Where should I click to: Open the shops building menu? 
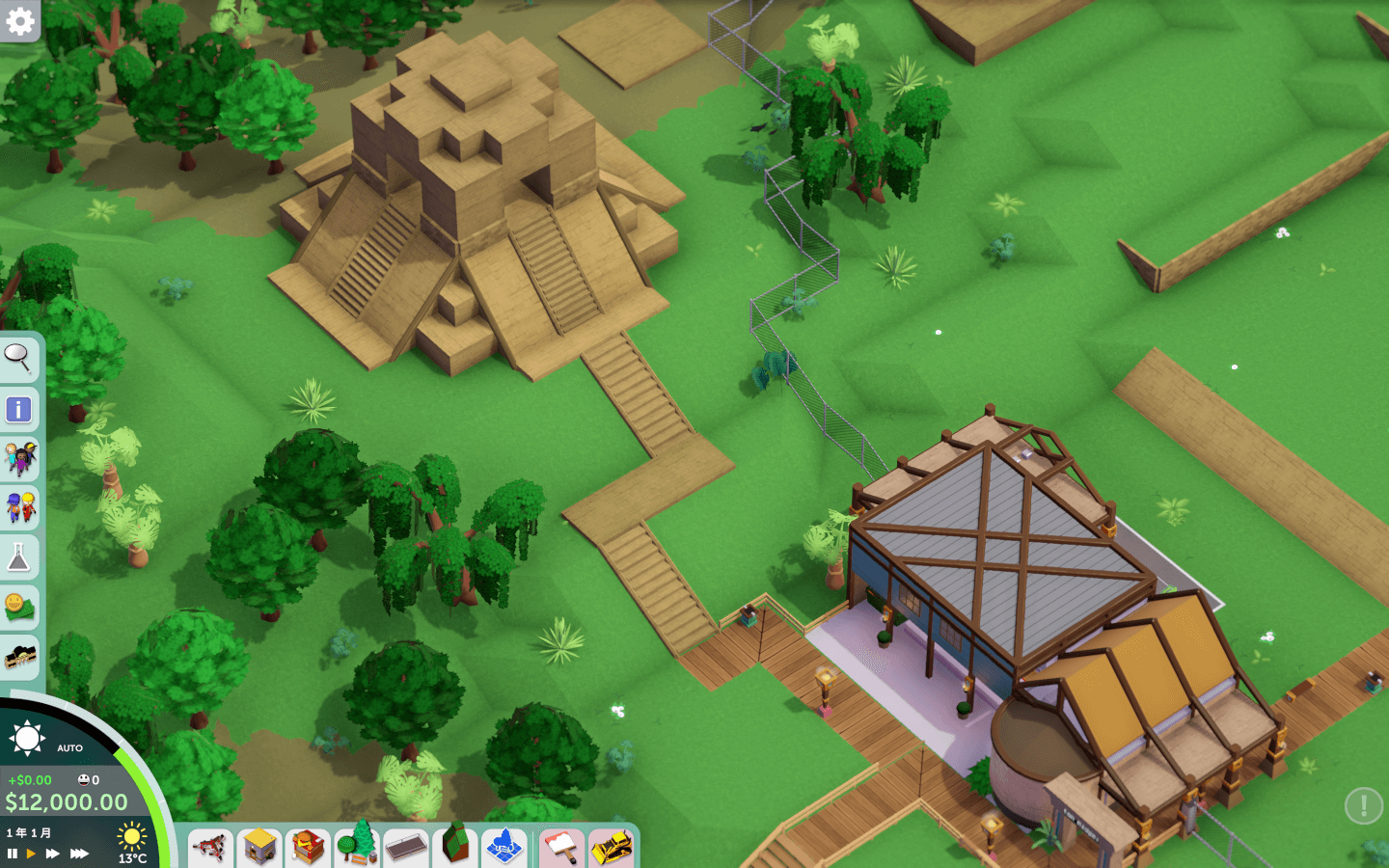click(259, 848)
